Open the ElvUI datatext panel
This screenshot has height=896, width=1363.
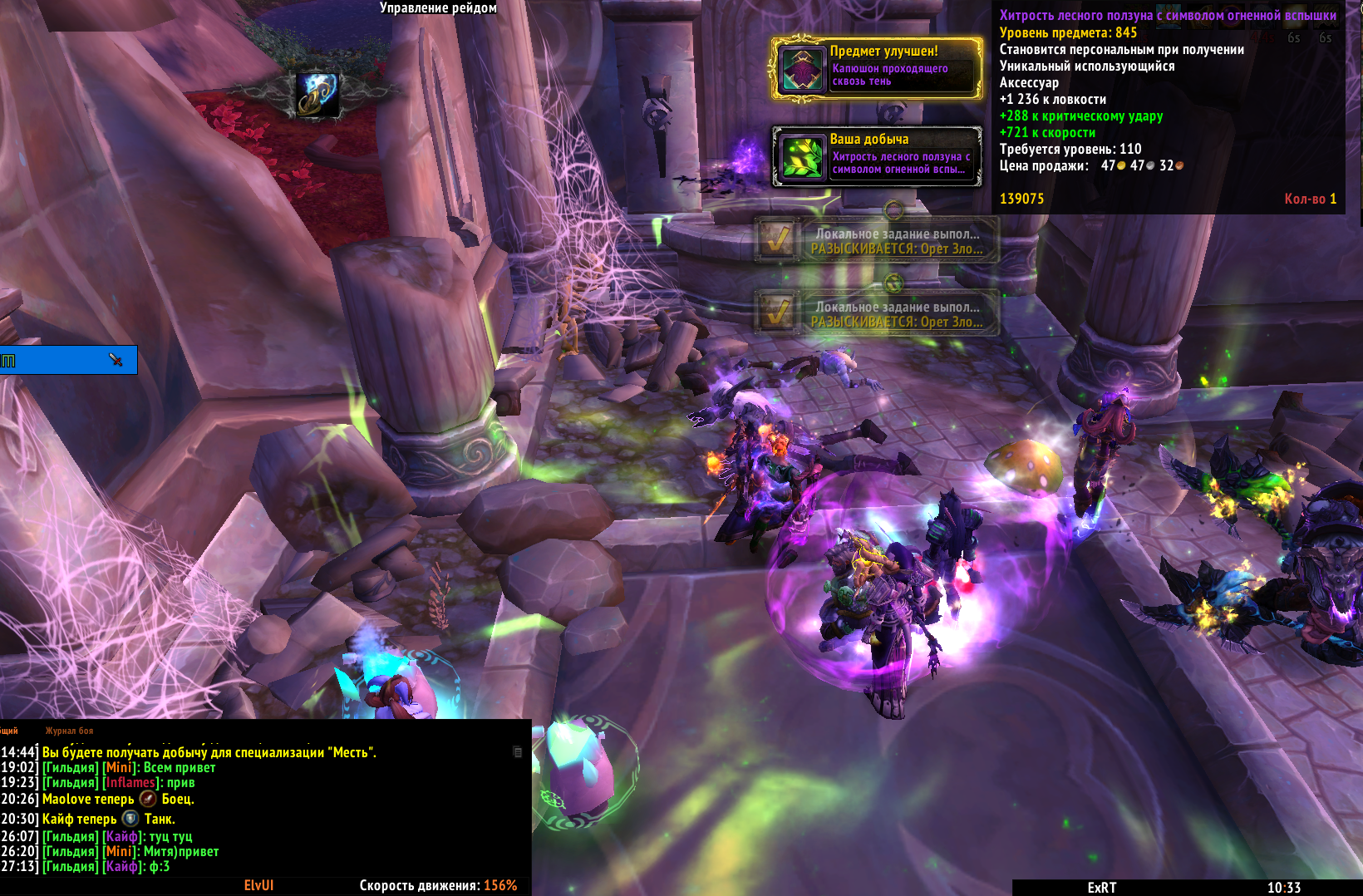tap(258, 886)
